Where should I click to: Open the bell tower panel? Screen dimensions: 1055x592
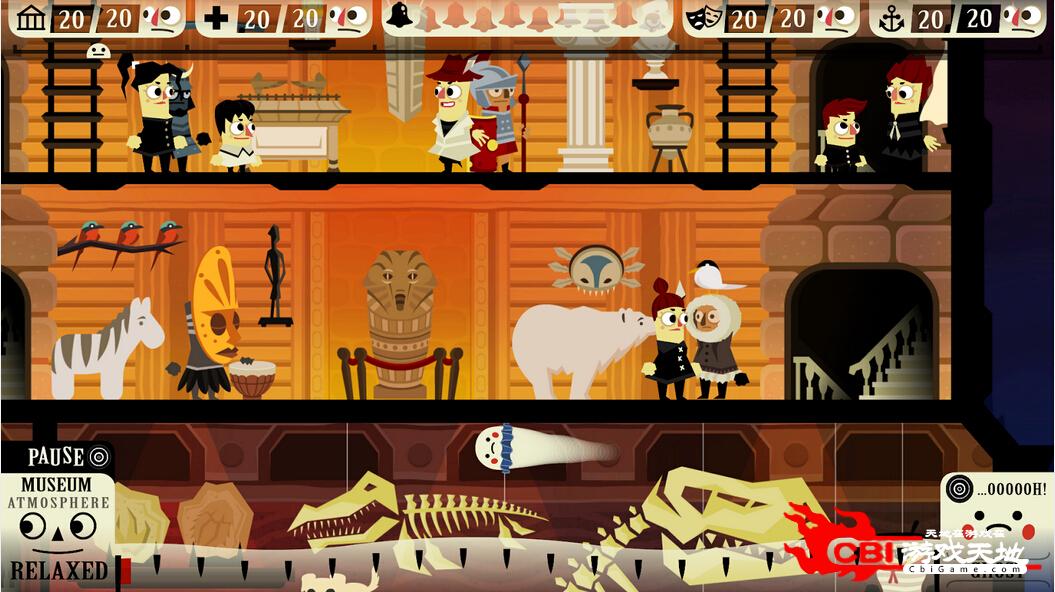[x=399, y=16]
